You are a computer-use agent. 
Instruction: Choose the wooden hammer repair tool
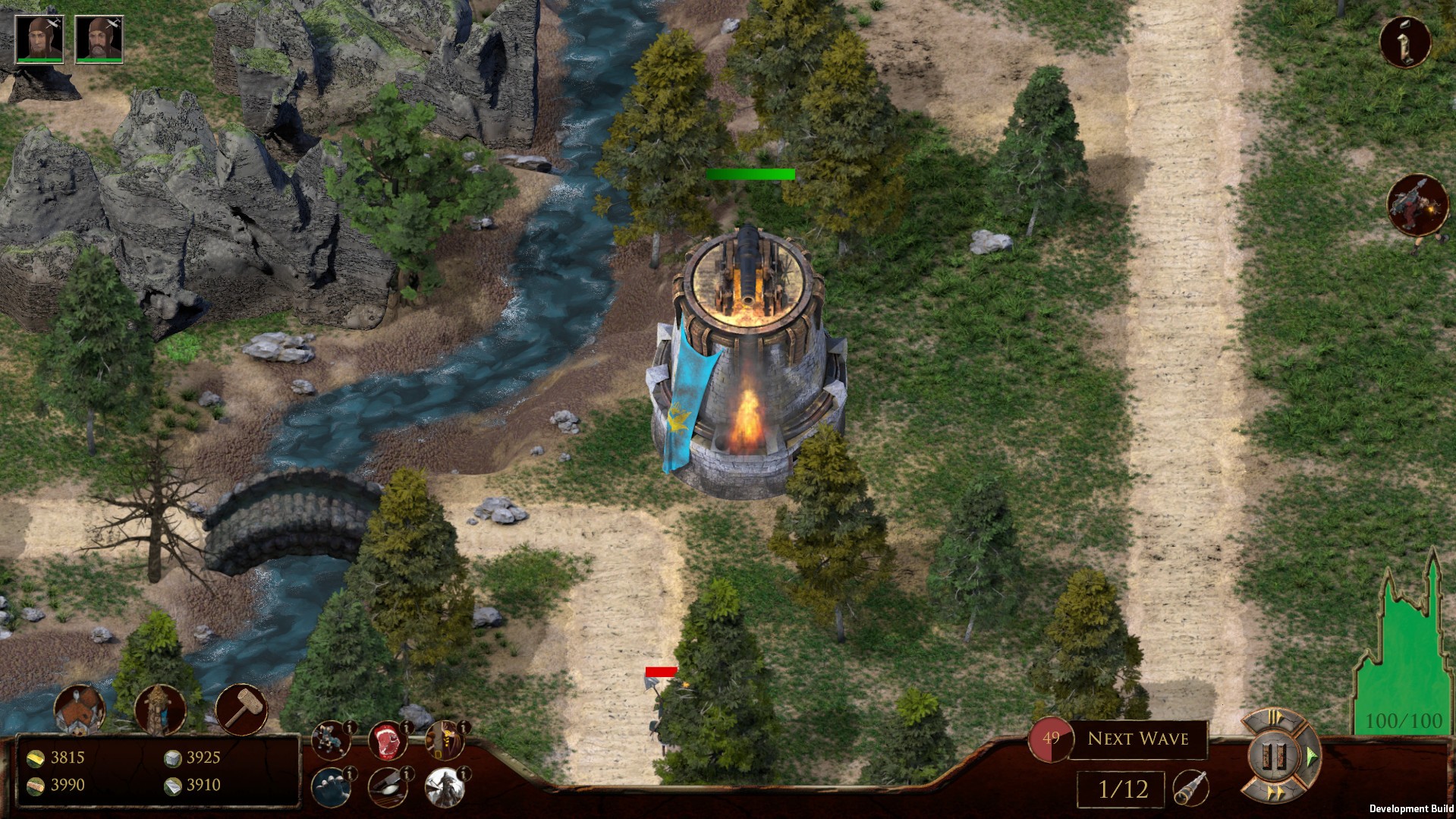[241, 709]
